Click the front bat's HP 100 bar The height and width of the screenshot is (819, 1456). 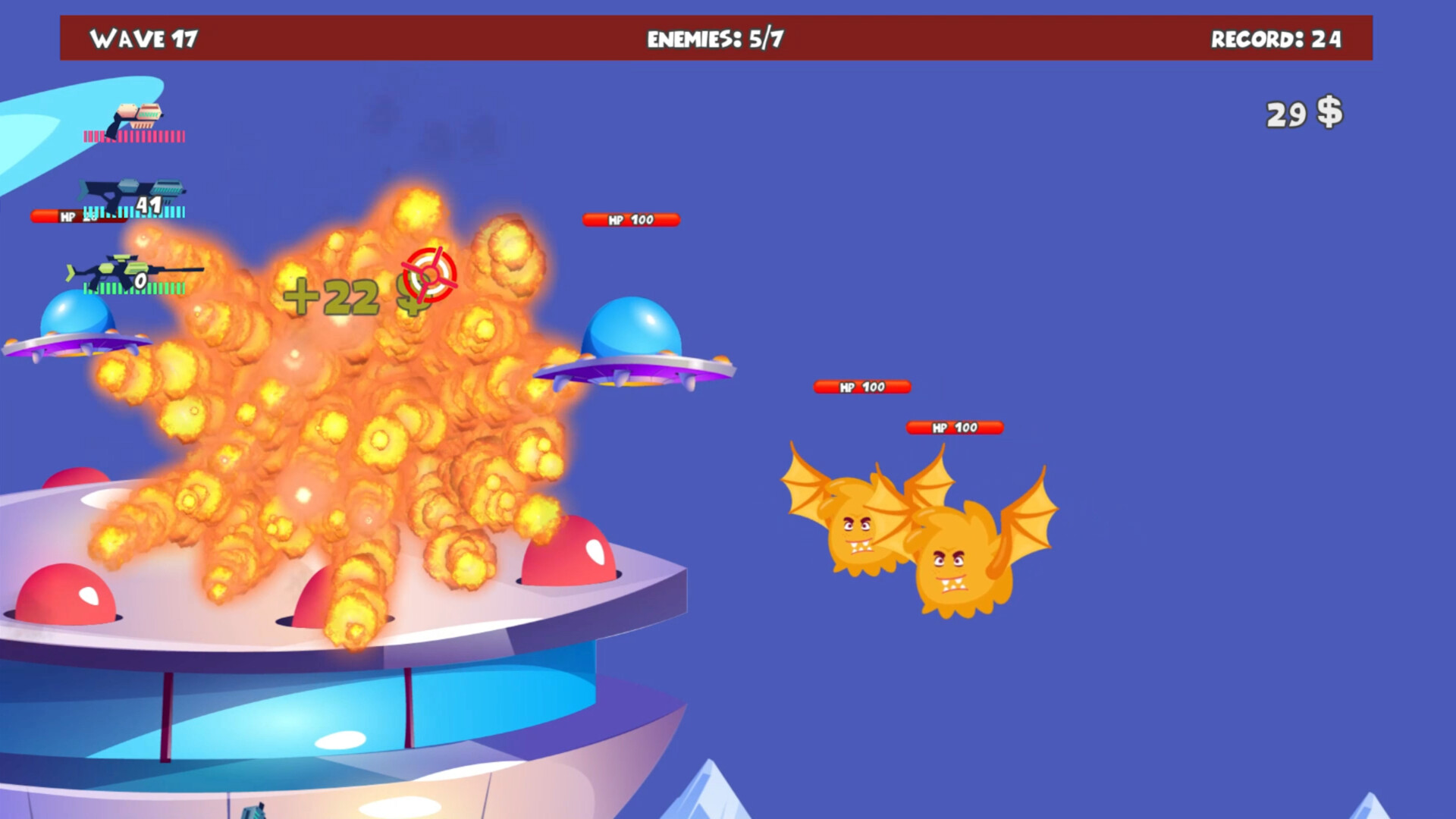tap(954, 428)
